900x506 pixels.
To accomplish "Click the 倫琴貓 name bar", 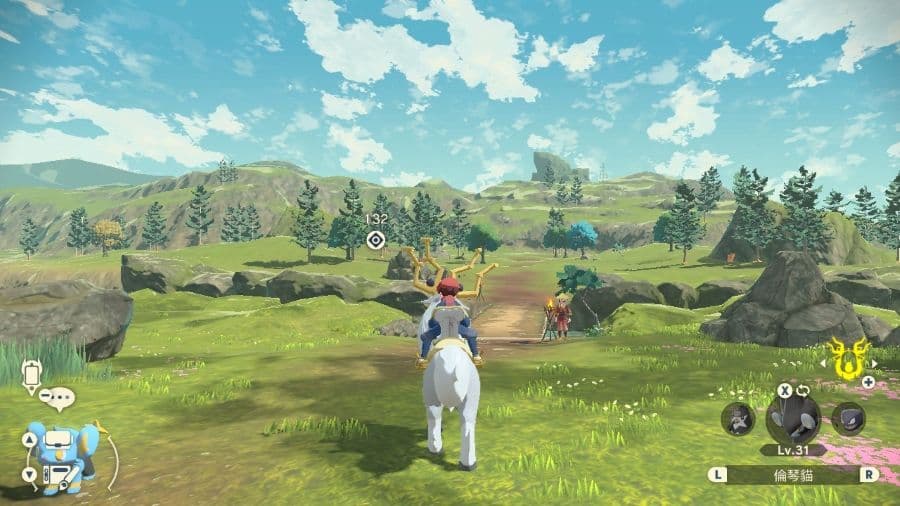I will (793, 475).
